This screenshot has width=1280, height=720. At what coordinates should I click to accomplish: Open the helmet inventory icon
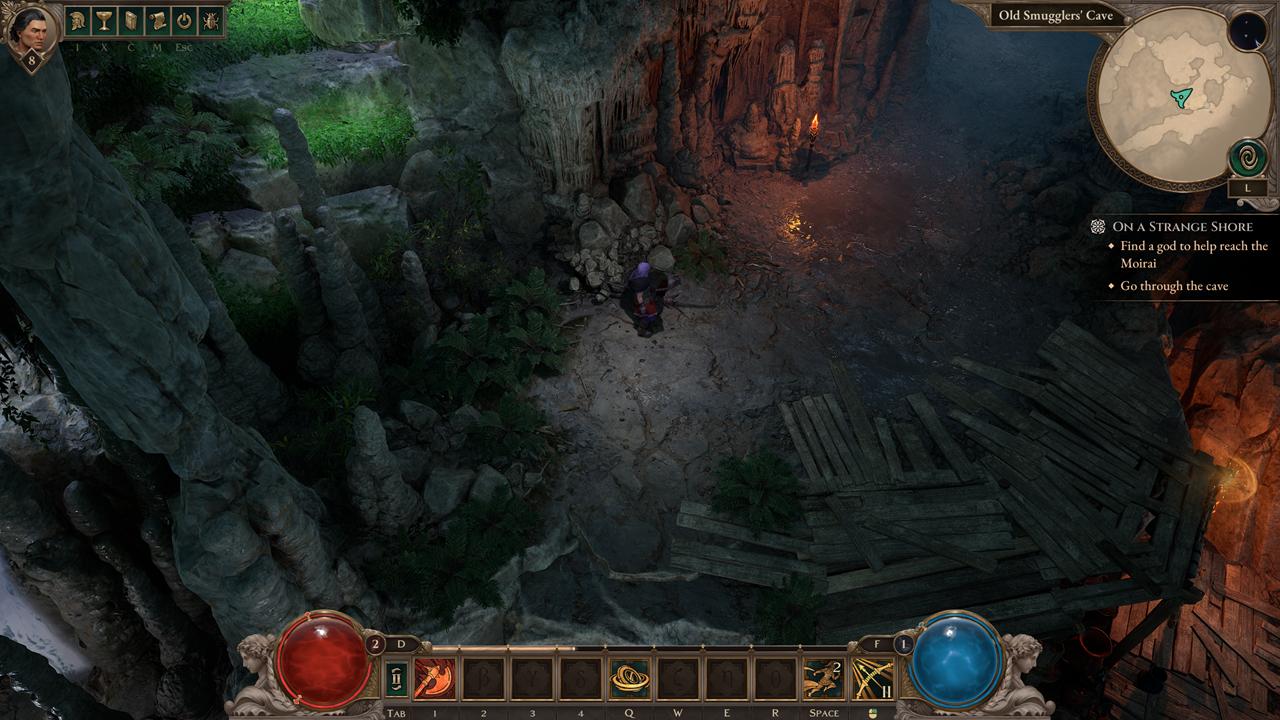[78, 20]
